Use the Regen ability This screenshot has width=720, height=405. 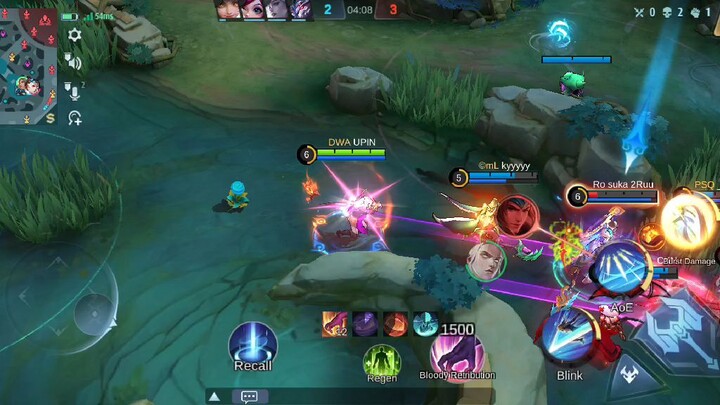(381, 361)
